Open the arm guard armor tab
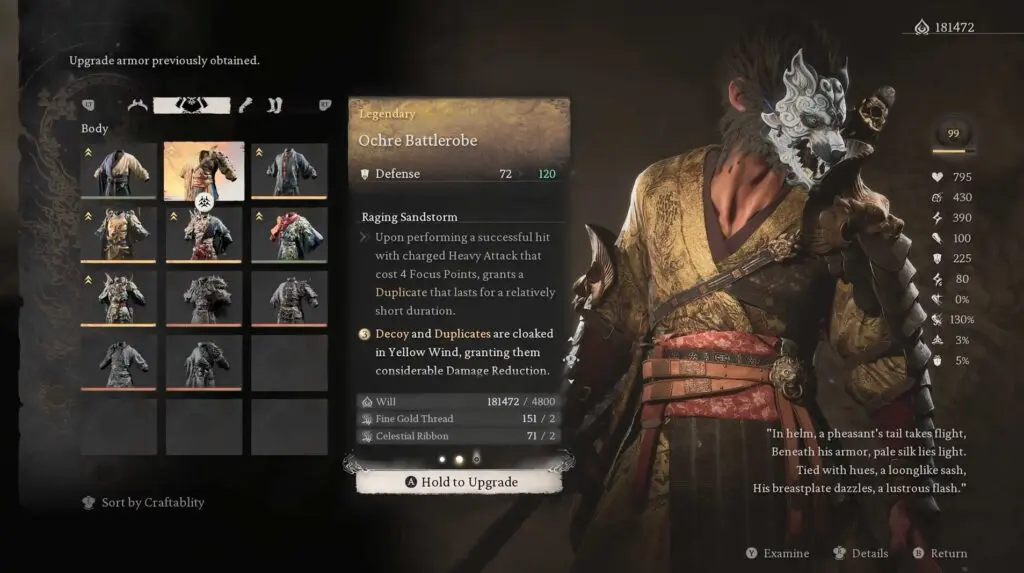1024x573 pixels. (x=246, y=105)
